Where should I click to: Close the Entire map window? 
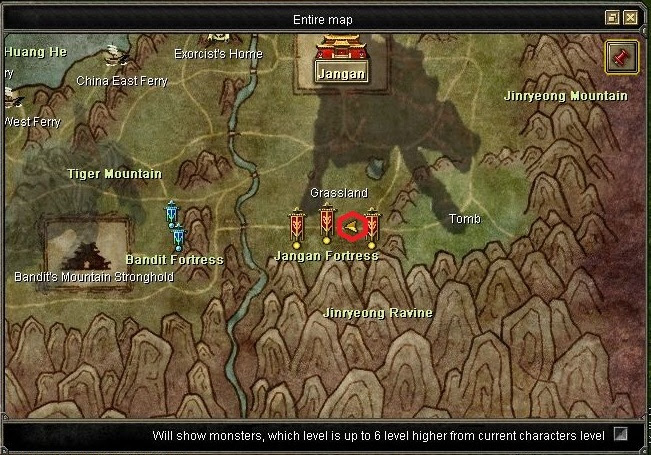coord(630,18)
